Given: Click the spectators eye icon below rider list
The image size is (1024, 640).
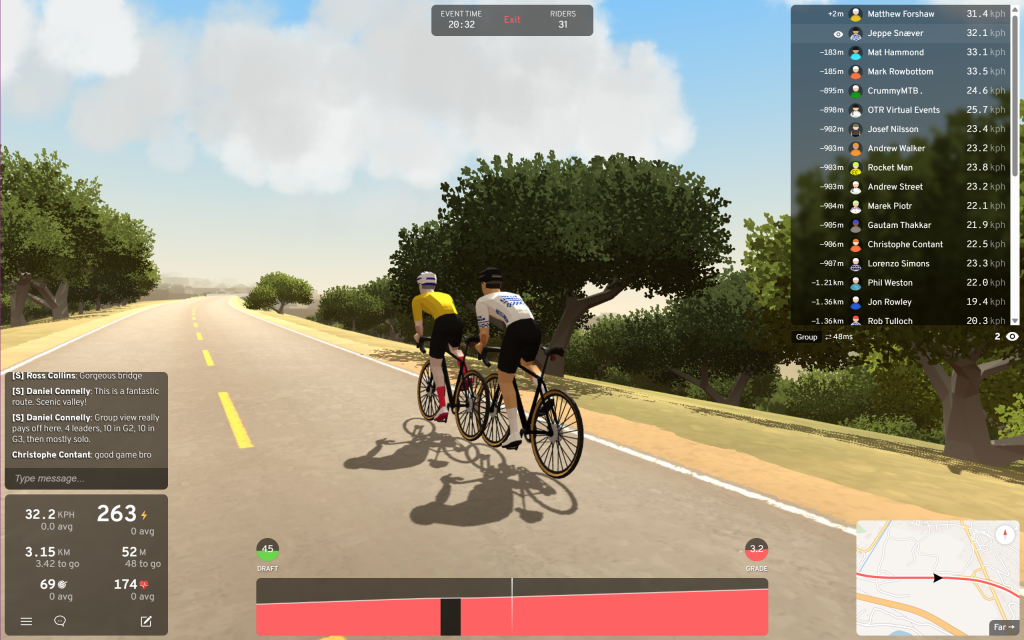Looking at the screenshot, I should tap(1012, 337).
